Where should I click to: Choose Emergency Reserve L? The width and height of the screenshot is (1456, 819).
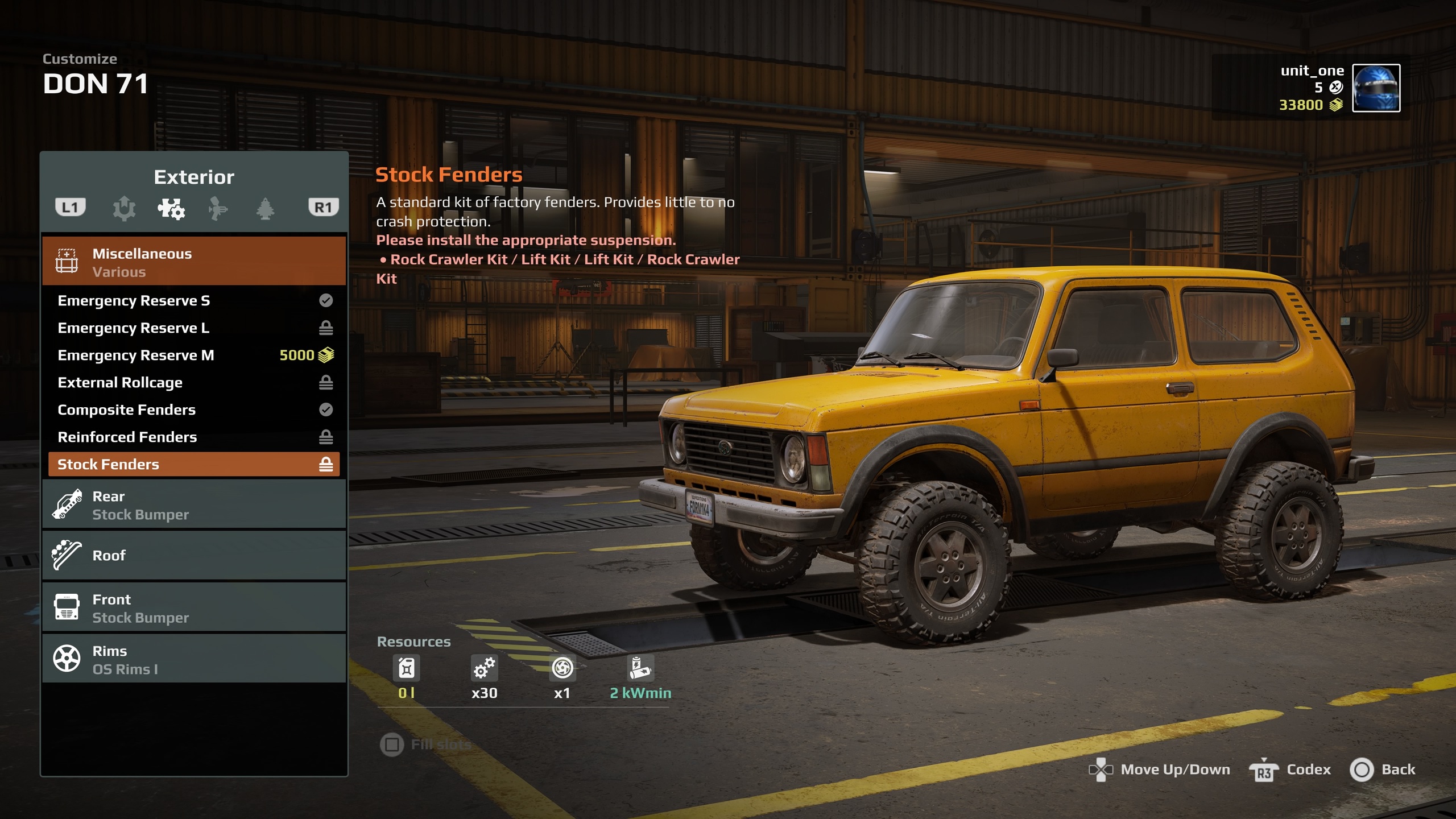(x=193, y=328)
